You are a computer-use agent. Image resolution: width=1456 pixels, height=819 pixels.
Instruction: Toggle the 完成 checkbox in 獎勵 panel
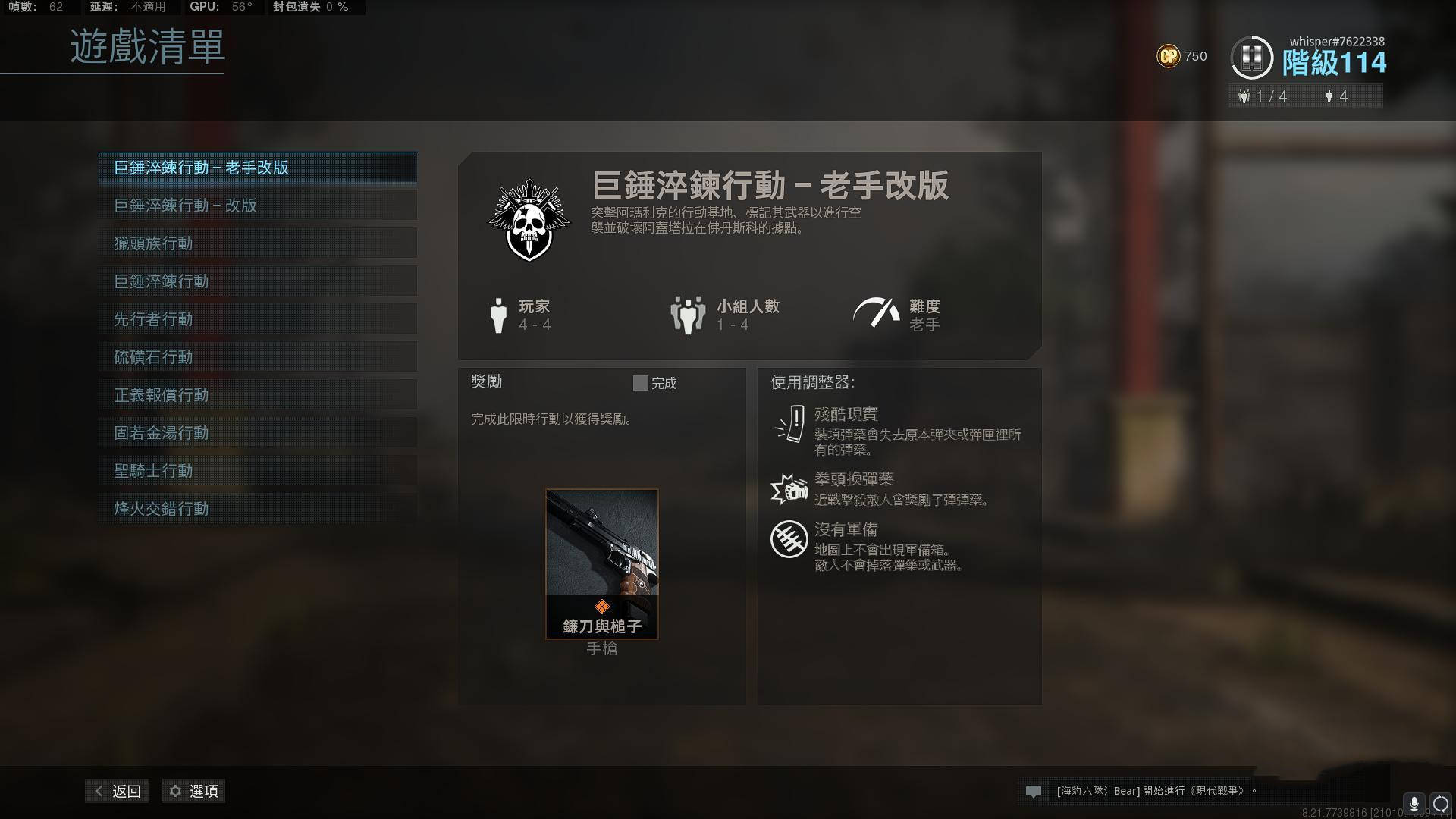pyautogui.click(x=639, y=383)
